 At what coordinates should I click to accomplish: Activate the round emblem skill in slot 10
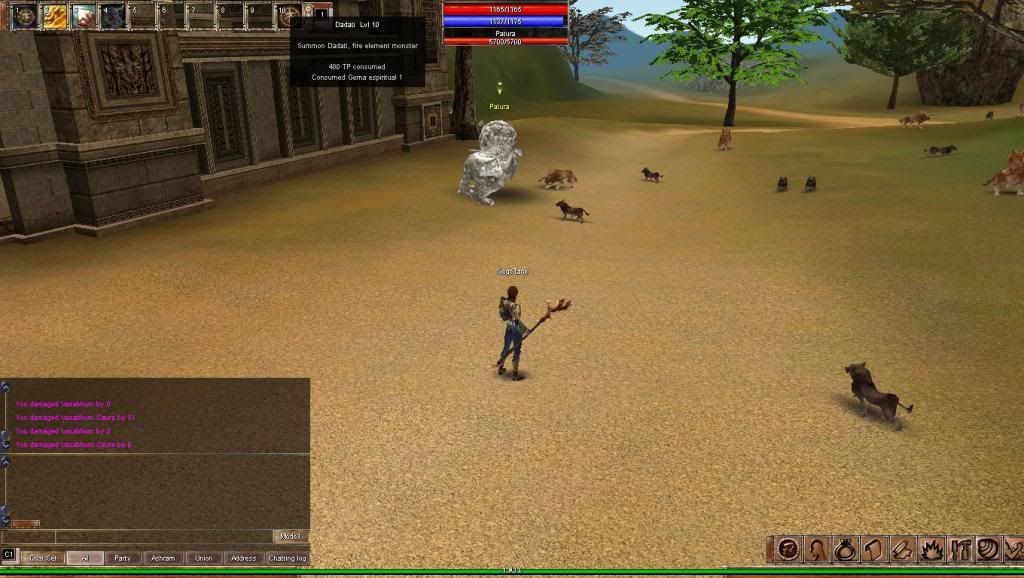coord(289,15)
